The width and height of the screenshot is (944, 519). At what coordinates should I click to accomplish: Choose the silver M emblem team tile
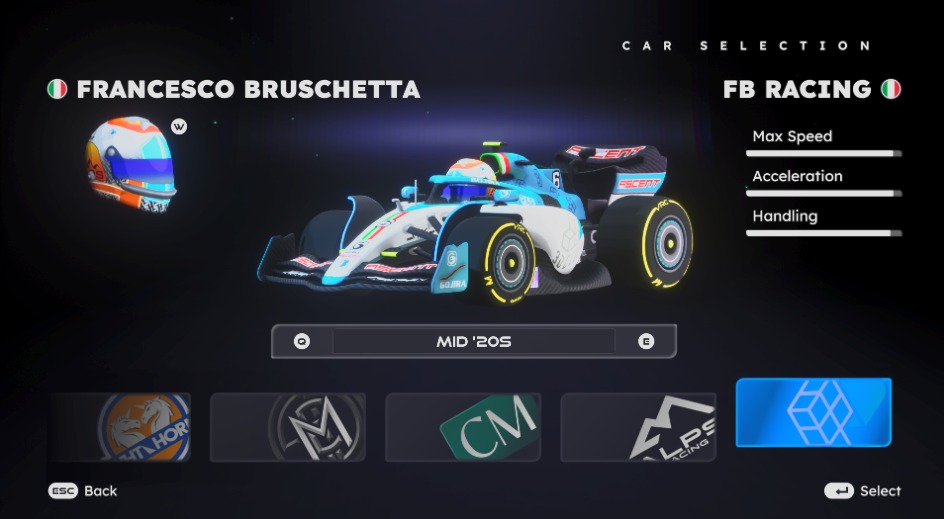pos(288,427)
